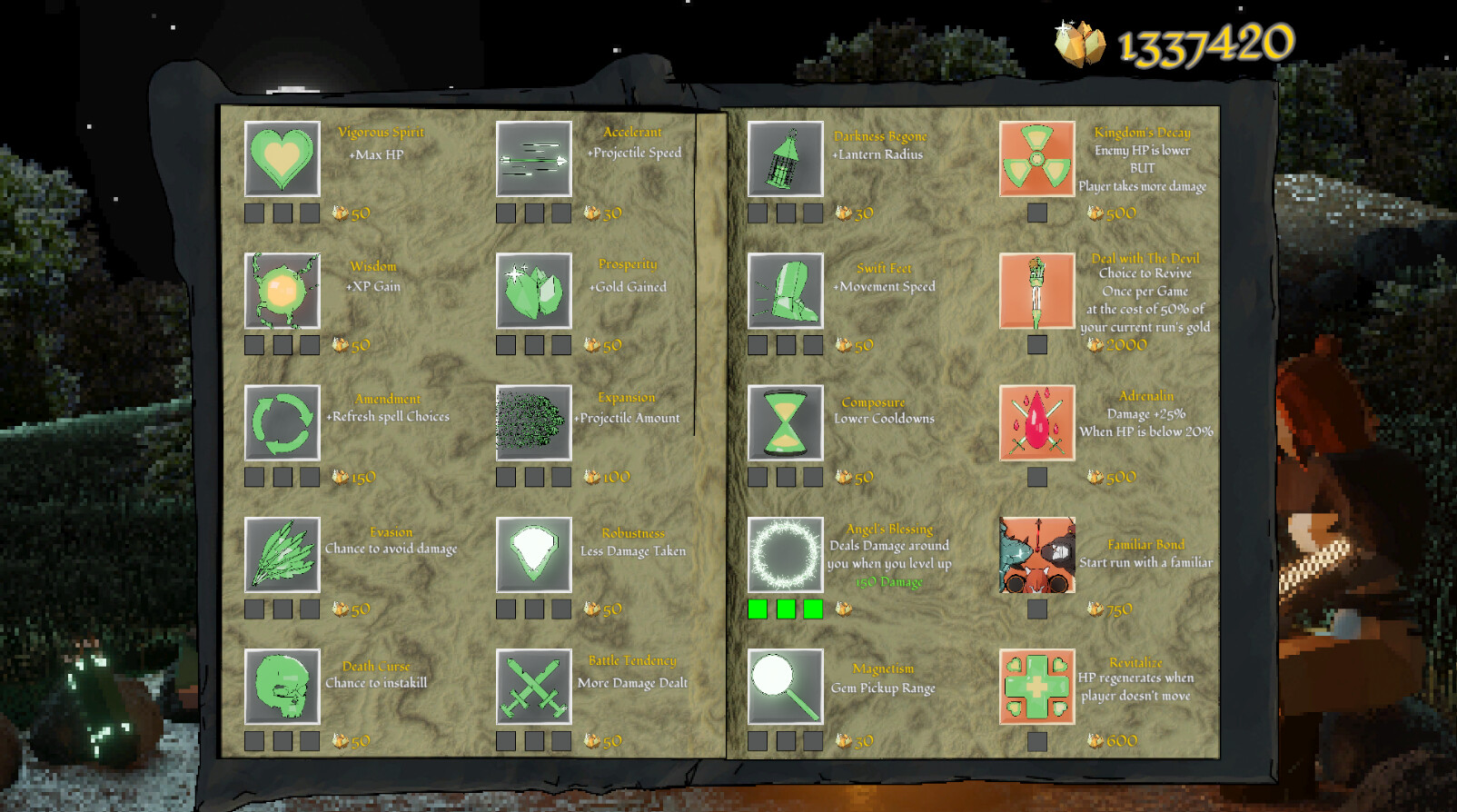Select the Battle Tendency crossed swords icon

point(533,688)
